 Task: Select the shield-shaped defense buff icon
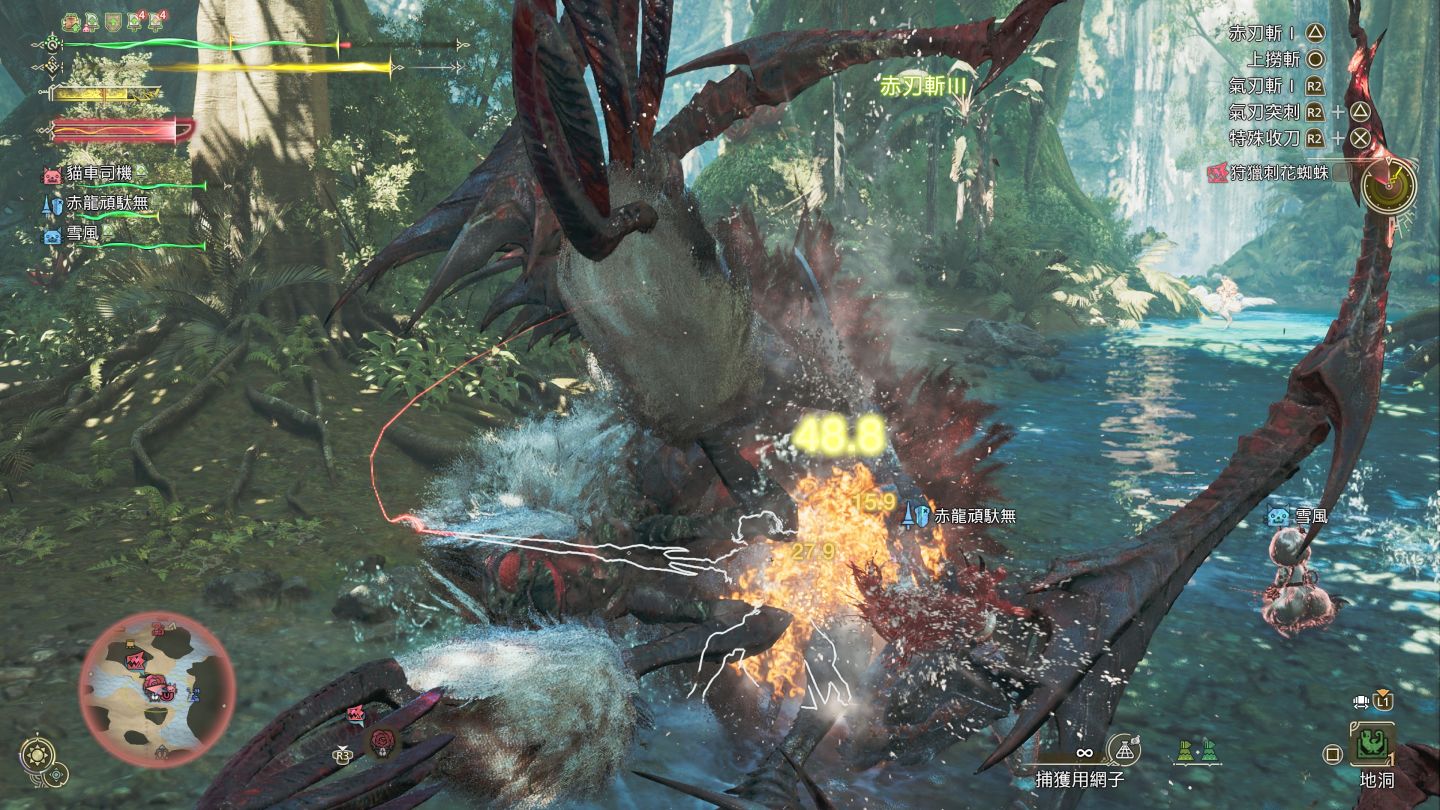(115, 21)
